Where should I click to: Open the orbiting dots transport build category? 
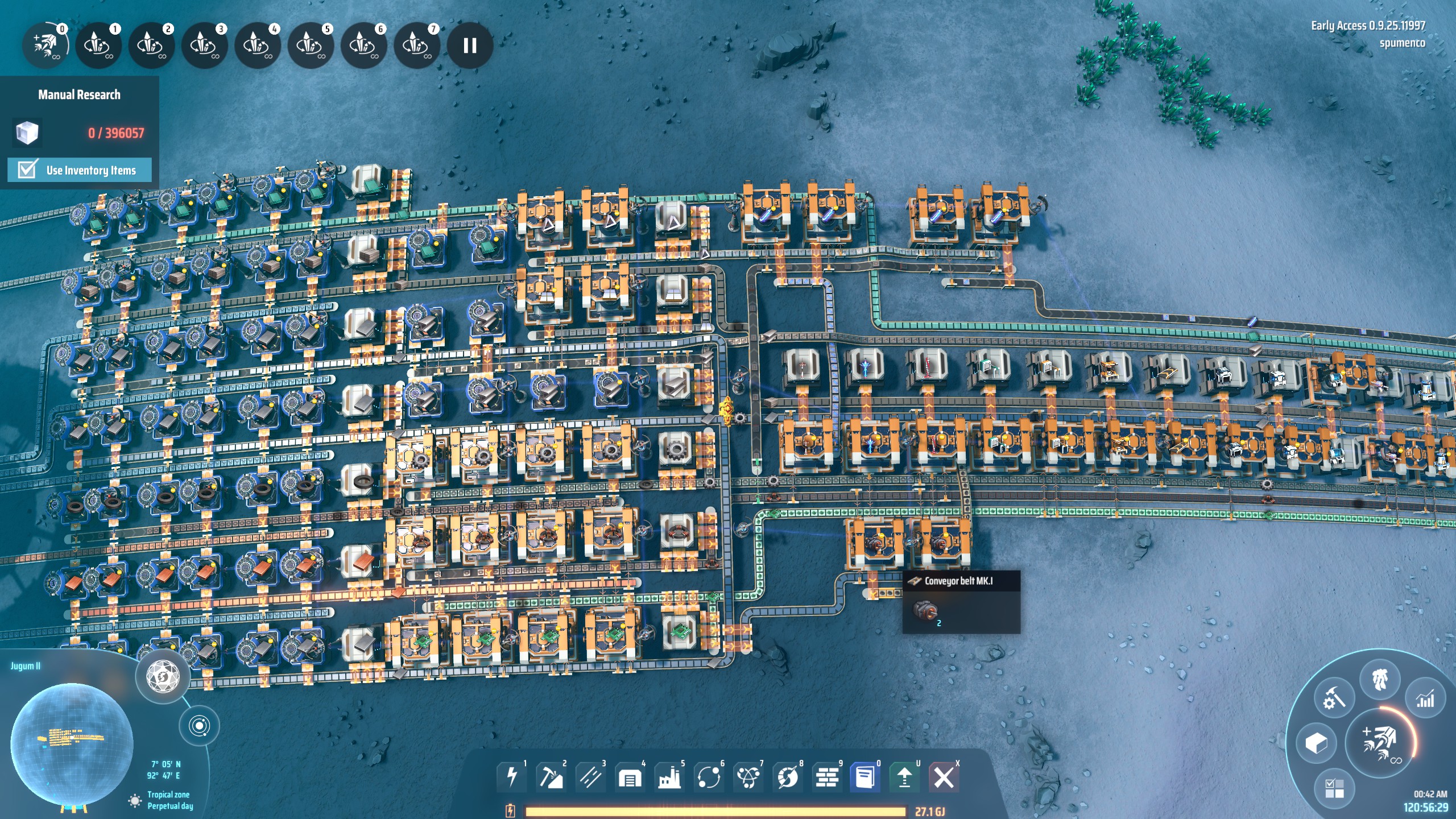709,777
